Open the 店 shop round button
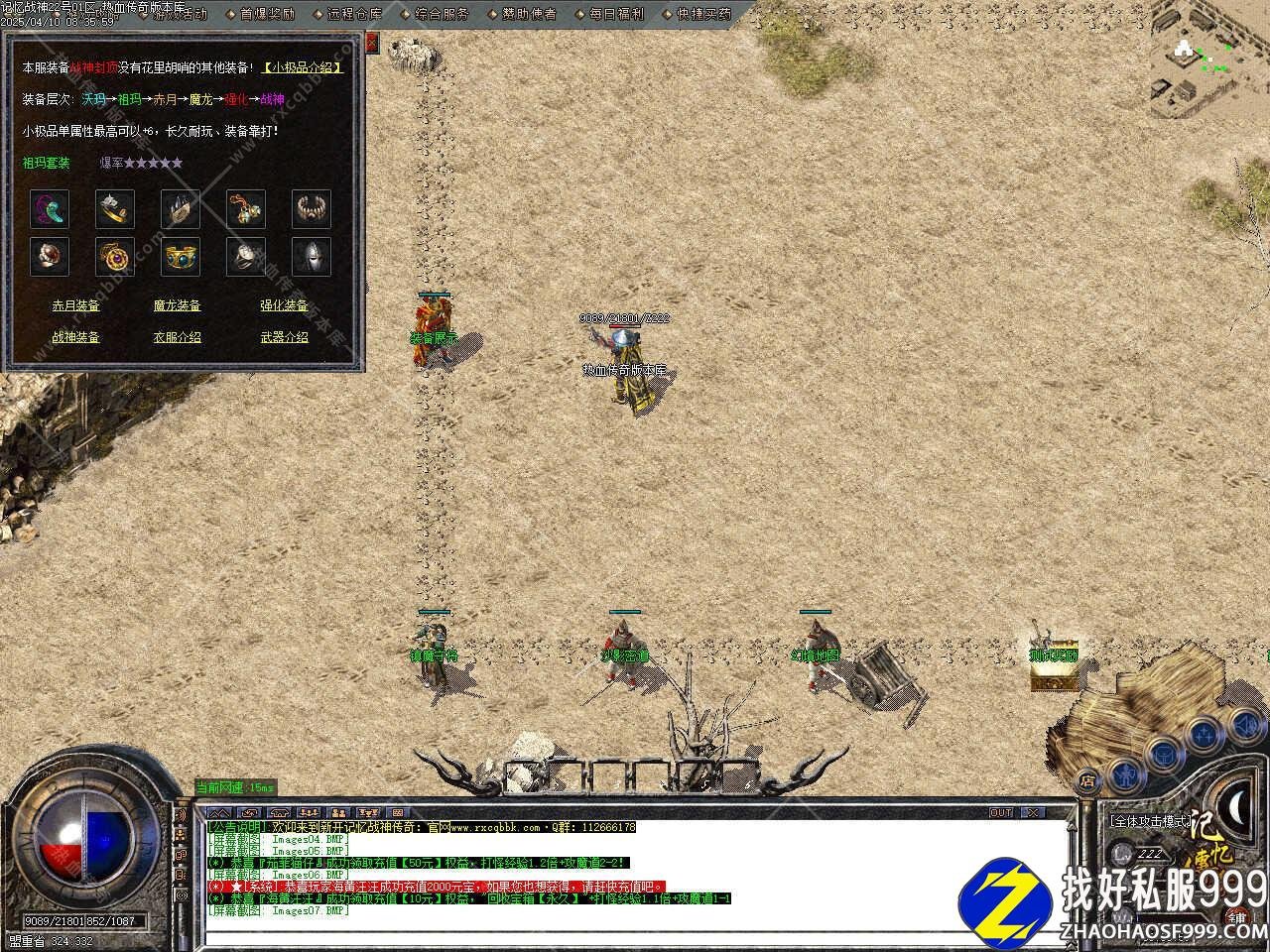 pyautogui.click(x=1088, y=779)
